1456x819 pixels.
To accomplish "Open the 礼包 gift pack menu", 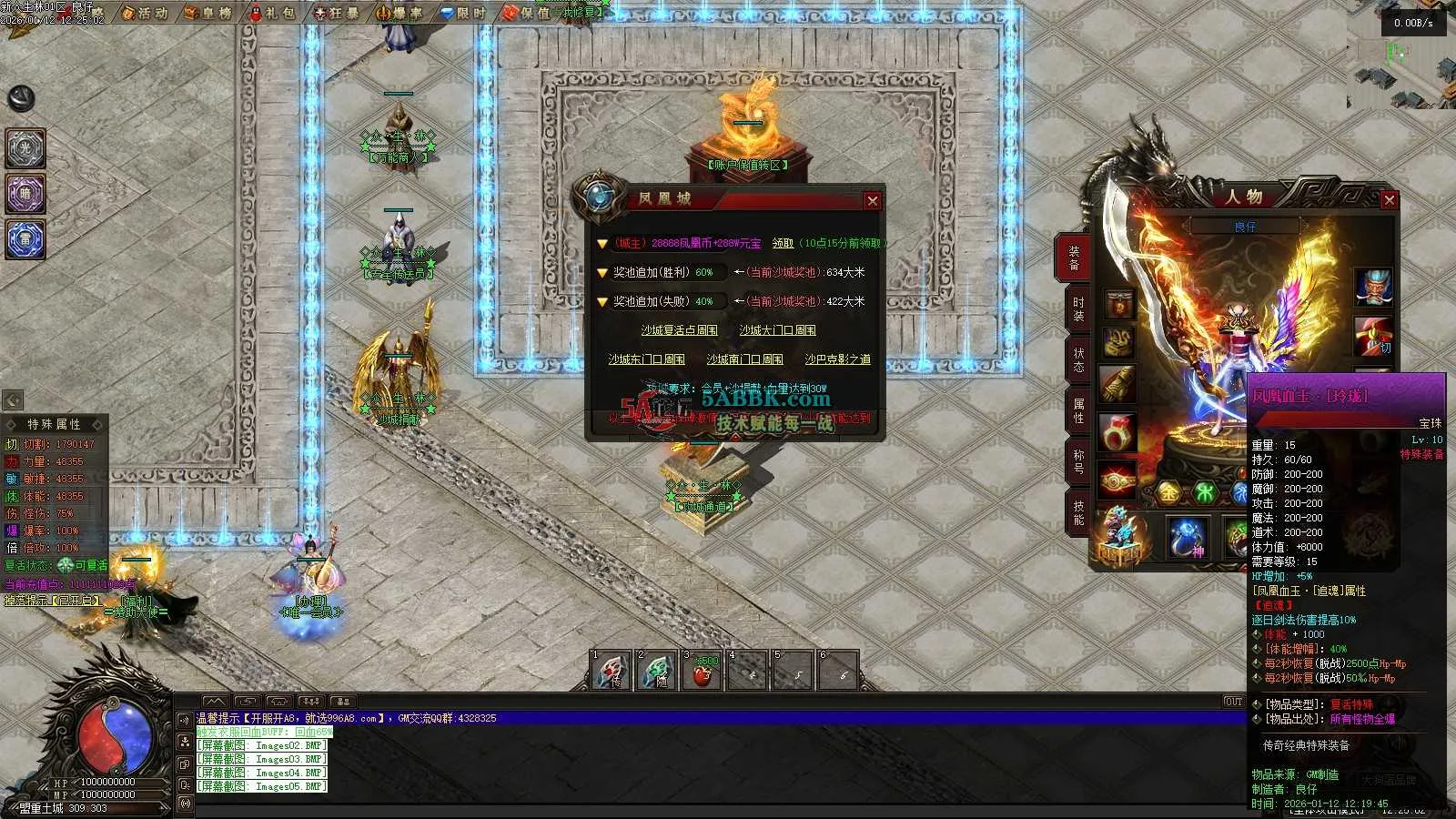I will [272, 13].
